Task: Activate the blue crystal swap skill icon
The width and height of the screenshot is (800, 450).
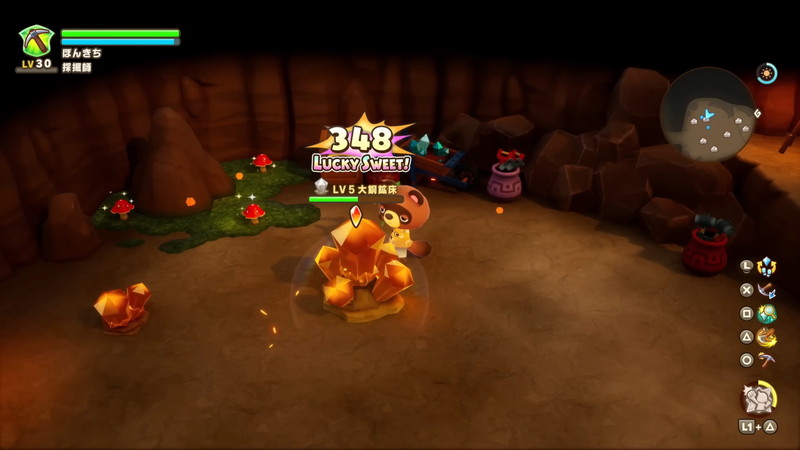Action: [x=767, y=266]
